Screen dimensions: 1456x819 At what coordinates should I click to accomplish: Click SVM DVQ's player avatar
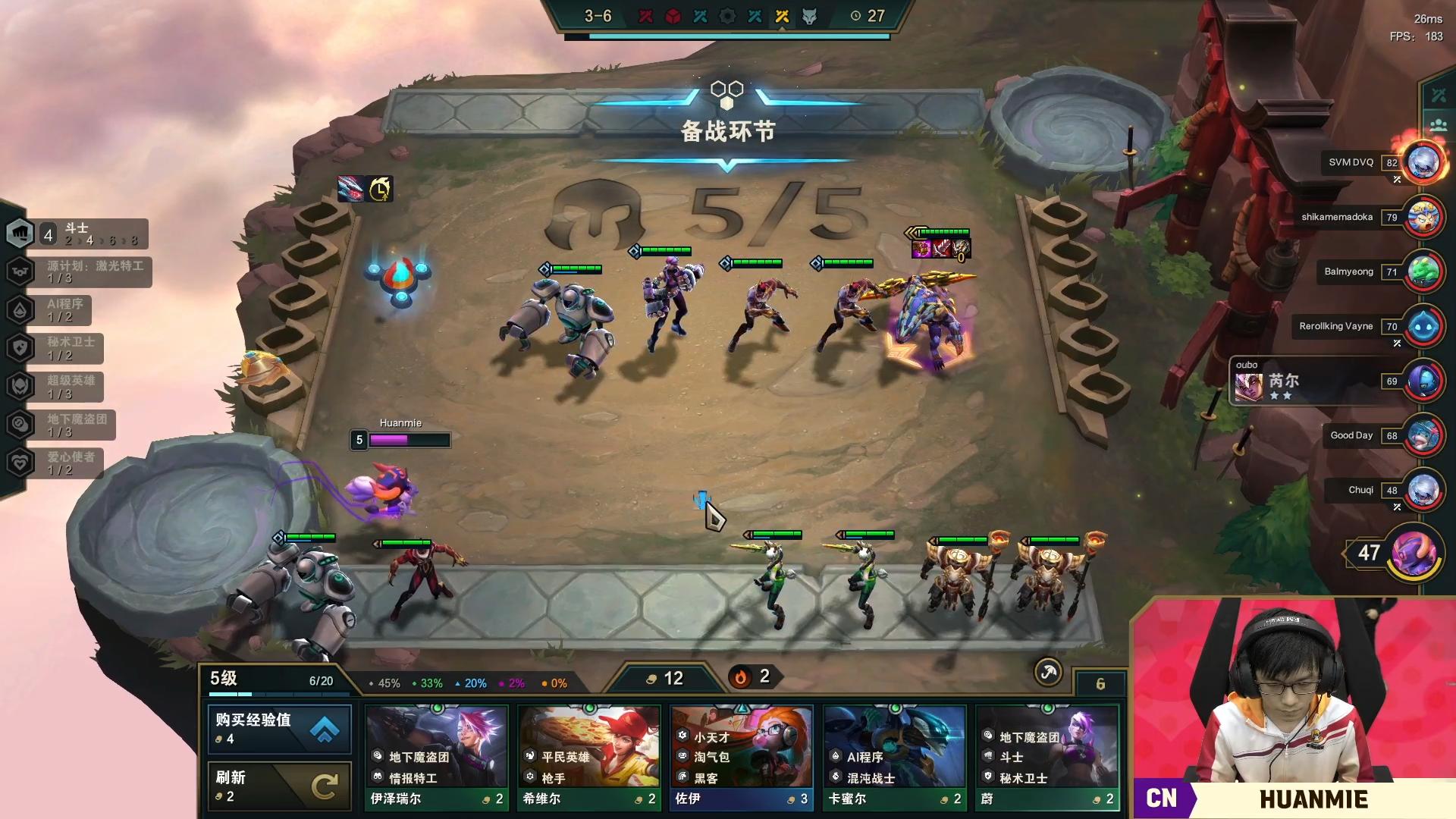1422,162
